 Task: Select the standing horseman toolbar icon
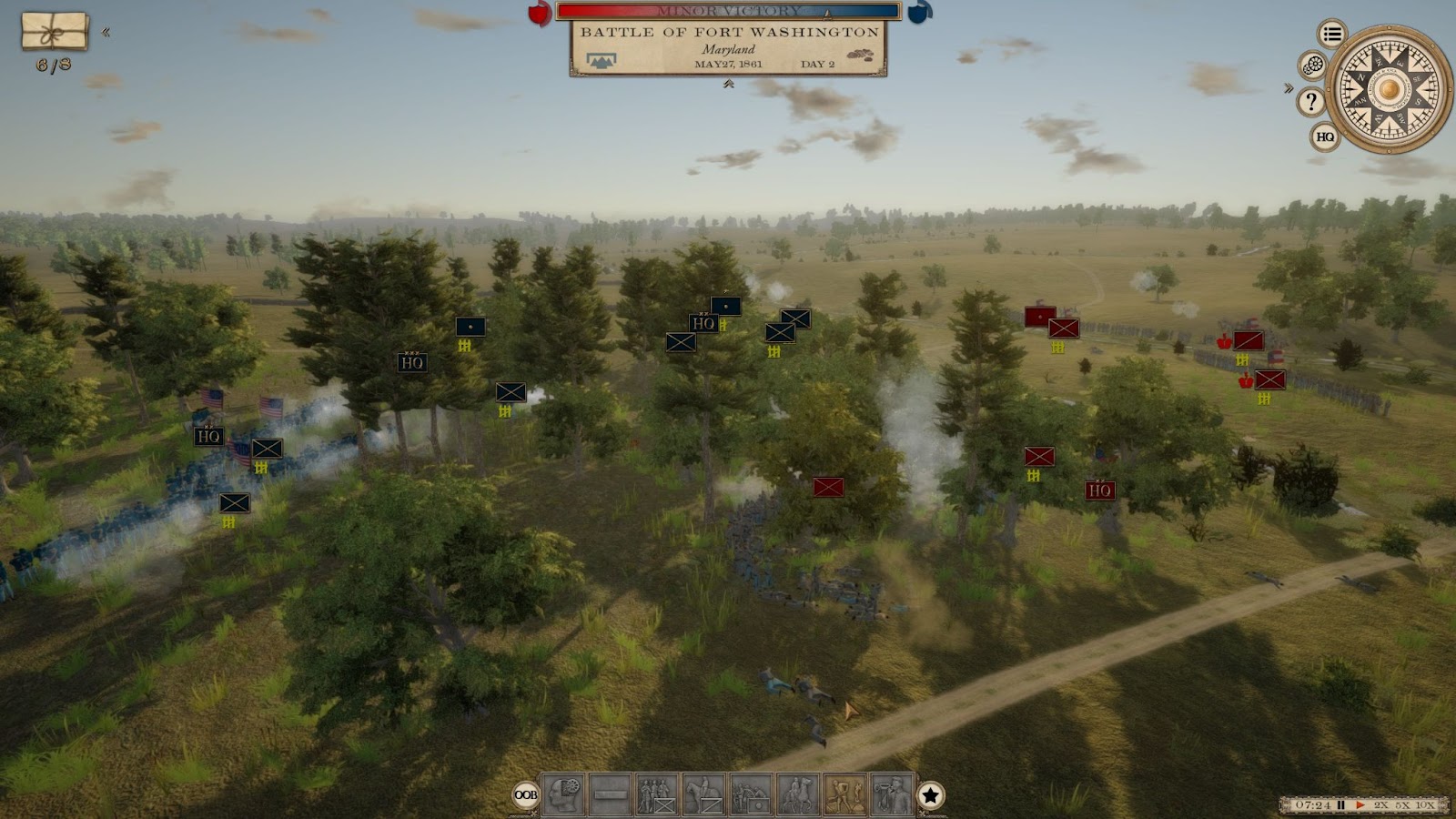pos(703,795)
